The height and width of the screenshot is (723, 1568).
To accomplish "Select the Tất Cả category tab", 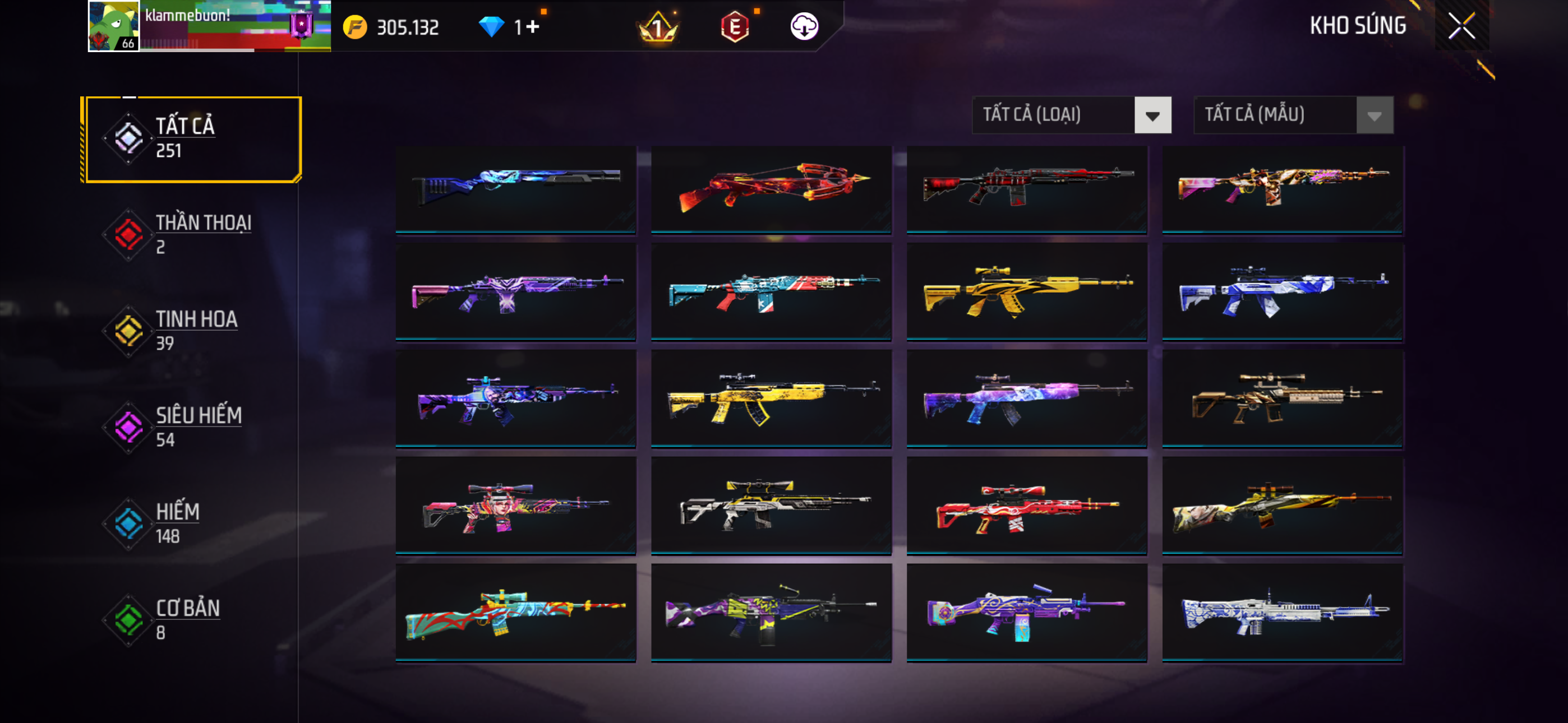I will pos(193,139).
